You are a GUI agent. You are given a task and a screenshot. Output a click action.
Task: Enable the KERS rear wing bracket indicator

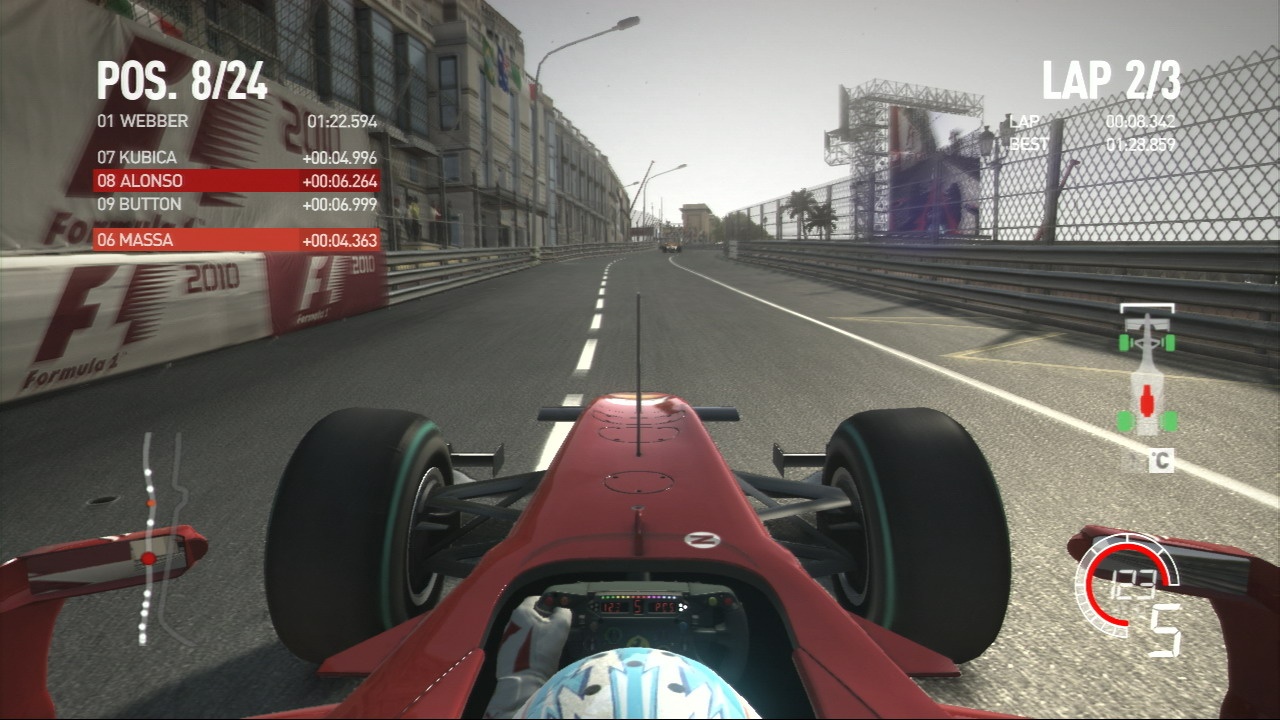click(1146, 308)
